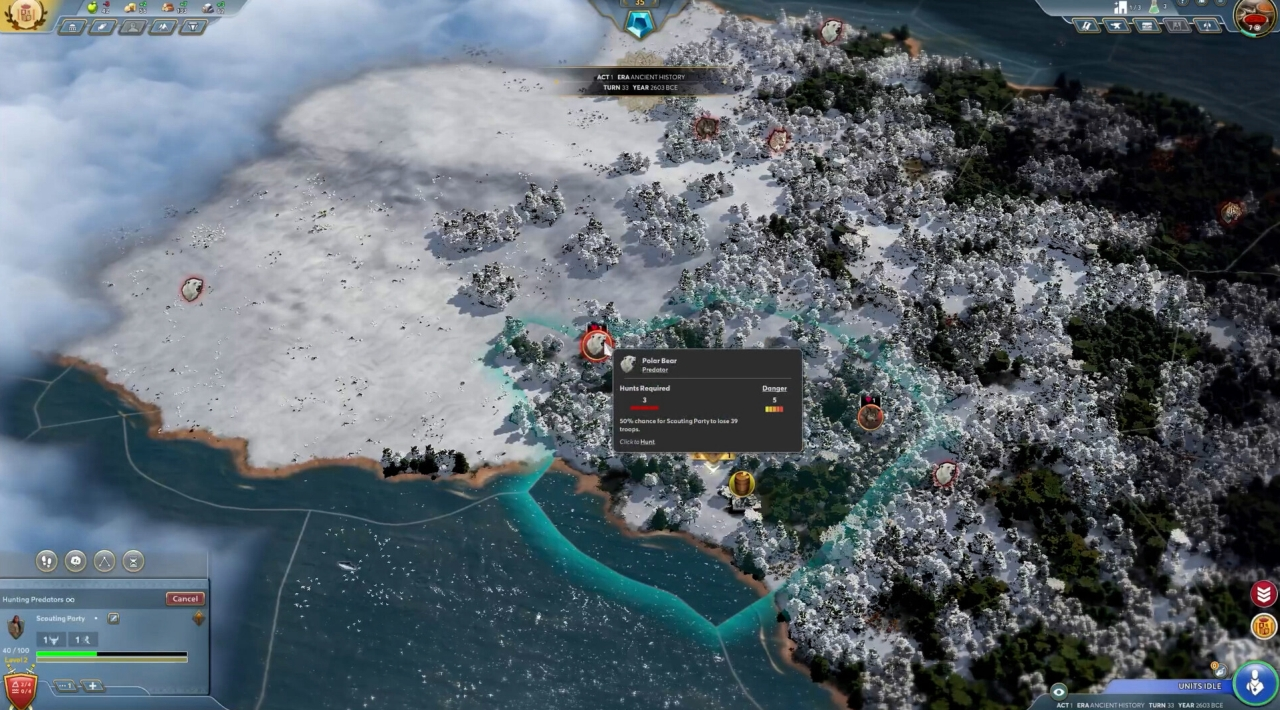The height and width of the screenshot is (710, 1280).
Task: Click the plus button in the army panel
Action: tap(92, 686)
